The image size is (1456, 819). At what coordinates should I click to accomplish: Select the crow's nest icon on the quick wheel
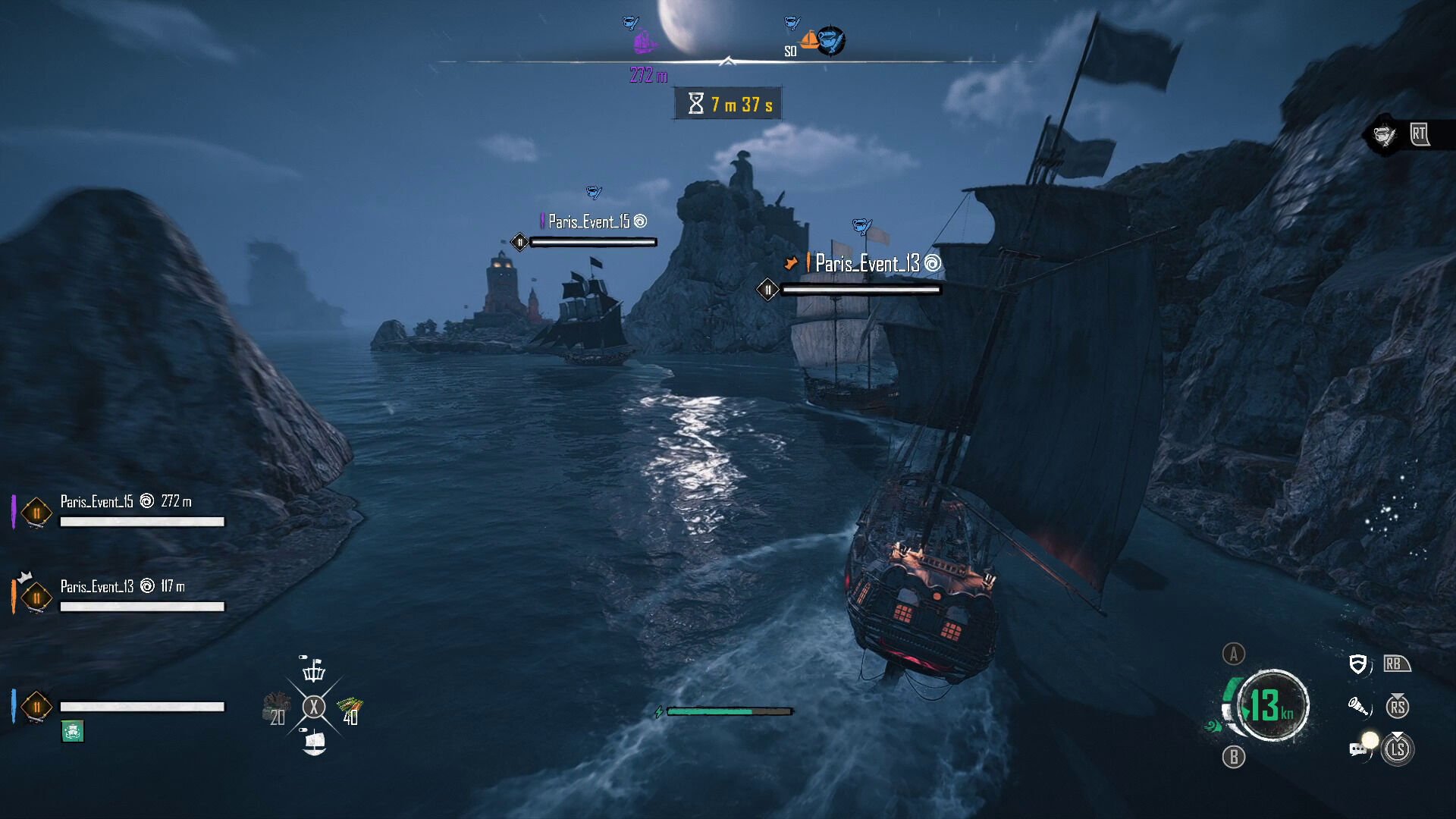pos(313,669)
